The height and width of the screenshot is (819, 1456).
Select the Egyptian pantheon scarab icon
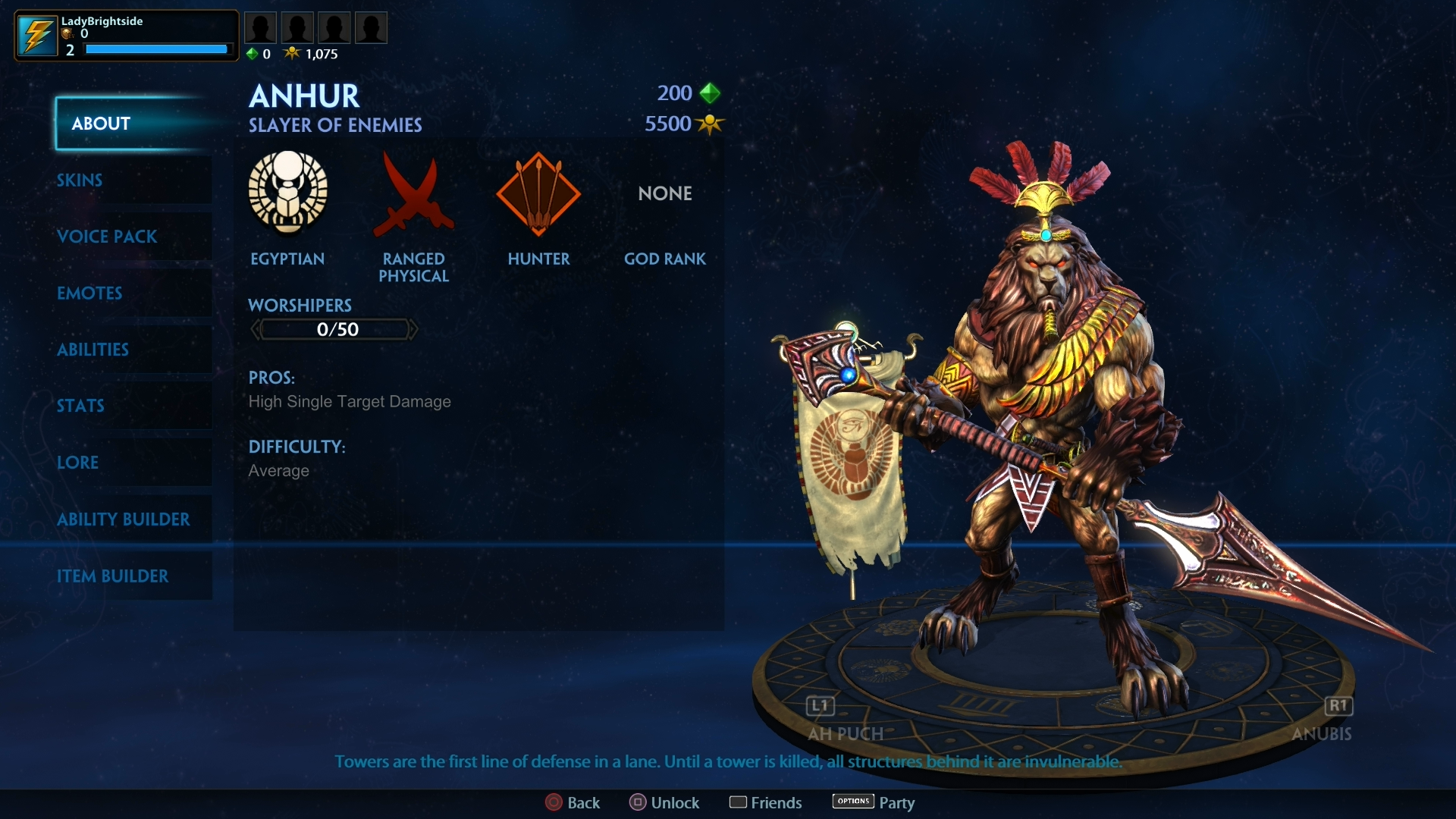(x=287, y=194)
